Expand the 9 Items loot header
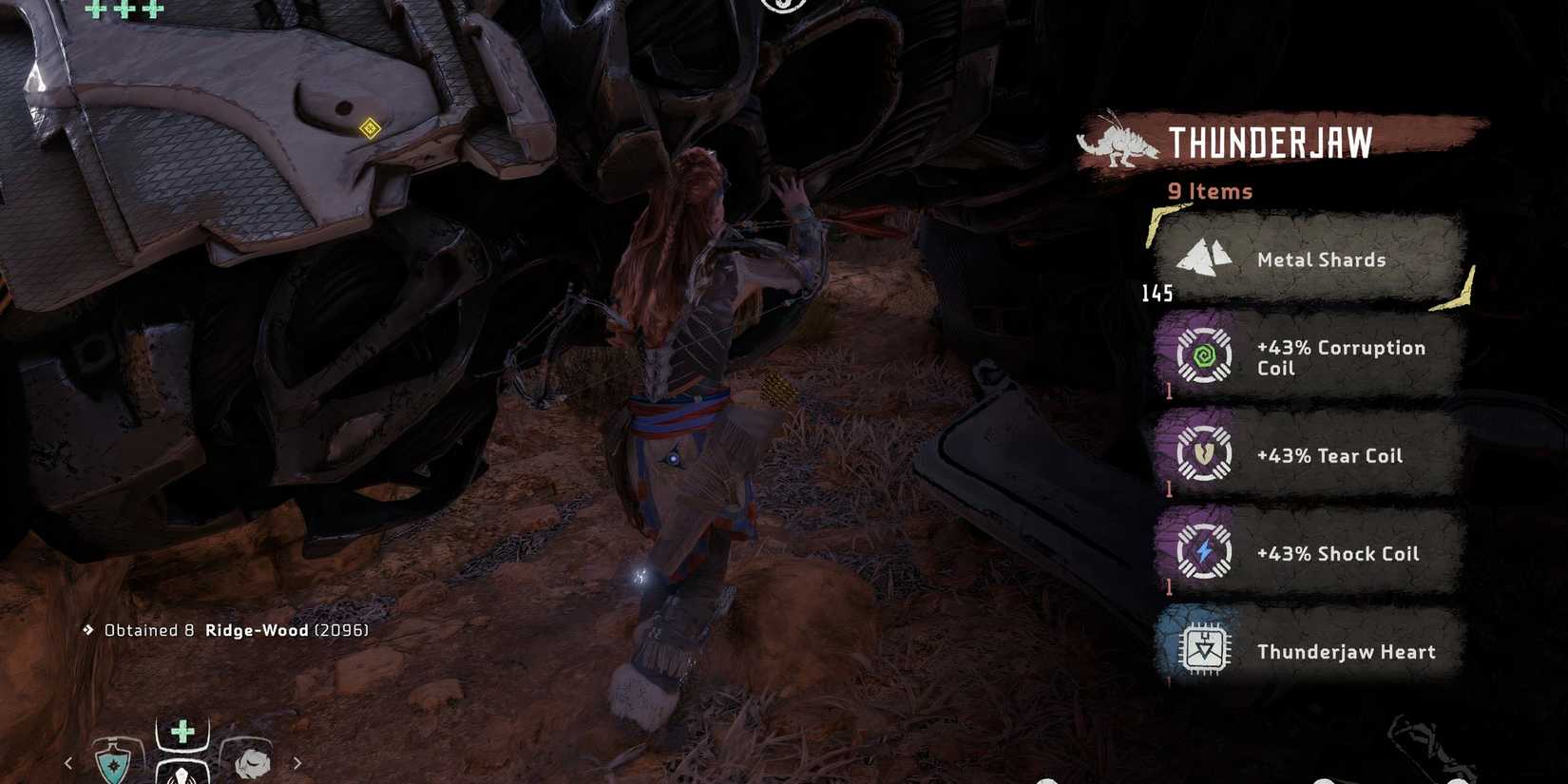 [1209, 191]
